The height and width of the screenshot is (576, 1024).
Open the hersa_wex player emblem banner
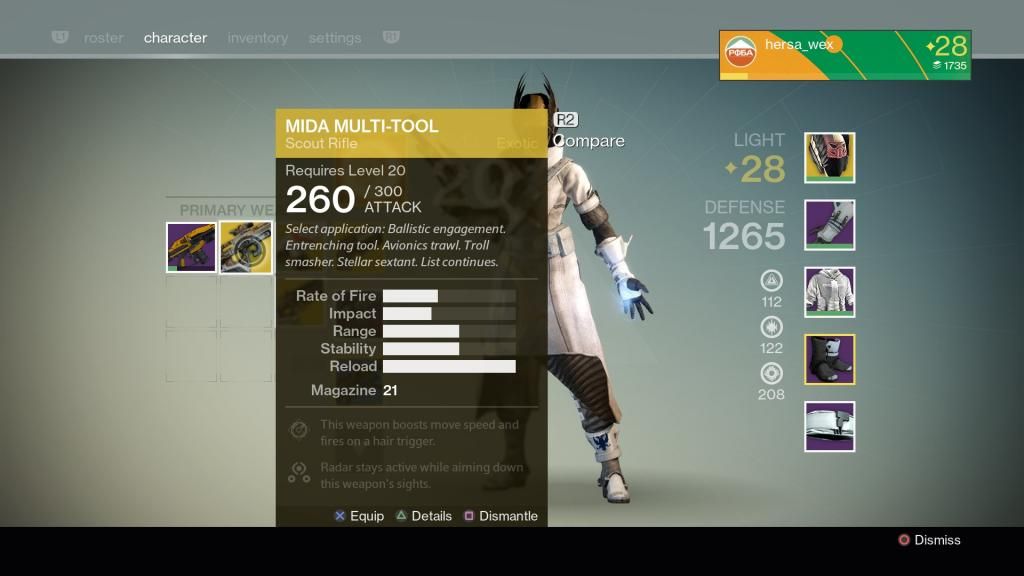(x=844, y=55)
